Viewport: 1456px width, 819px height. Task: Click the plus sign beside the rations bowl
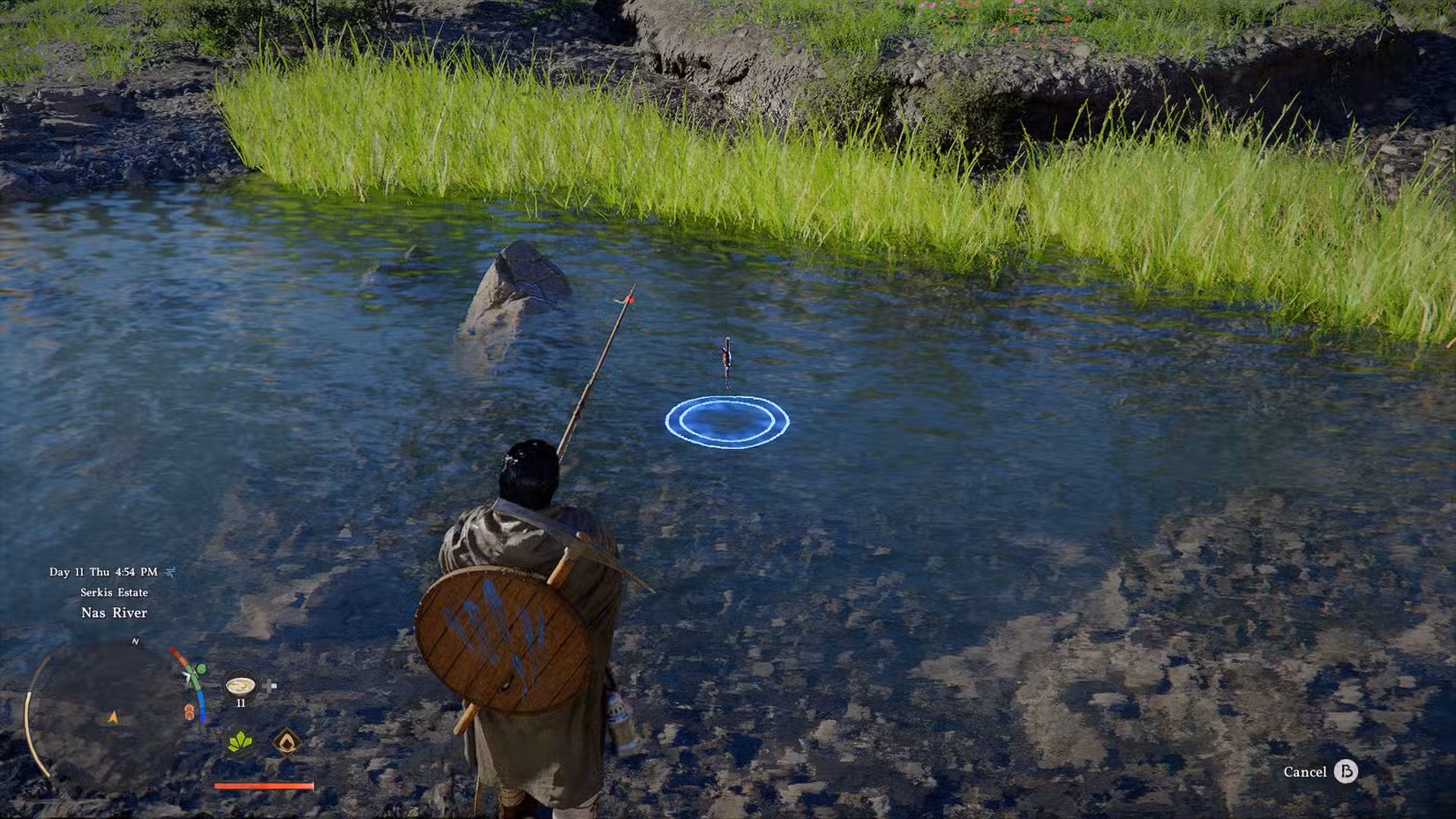tap(270, 685)
